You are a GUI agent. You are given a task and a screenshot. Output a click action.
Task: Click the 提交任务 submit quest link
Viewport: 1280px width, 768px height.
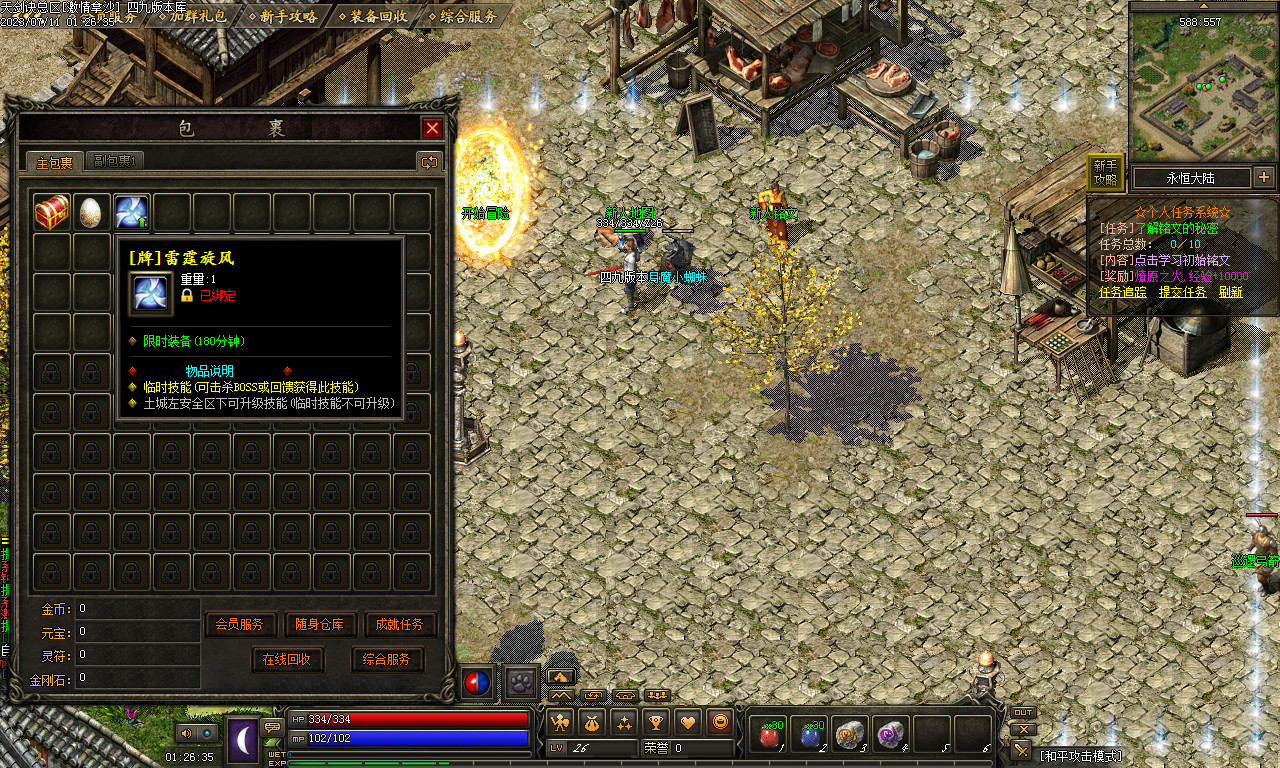pos(1183,292)
